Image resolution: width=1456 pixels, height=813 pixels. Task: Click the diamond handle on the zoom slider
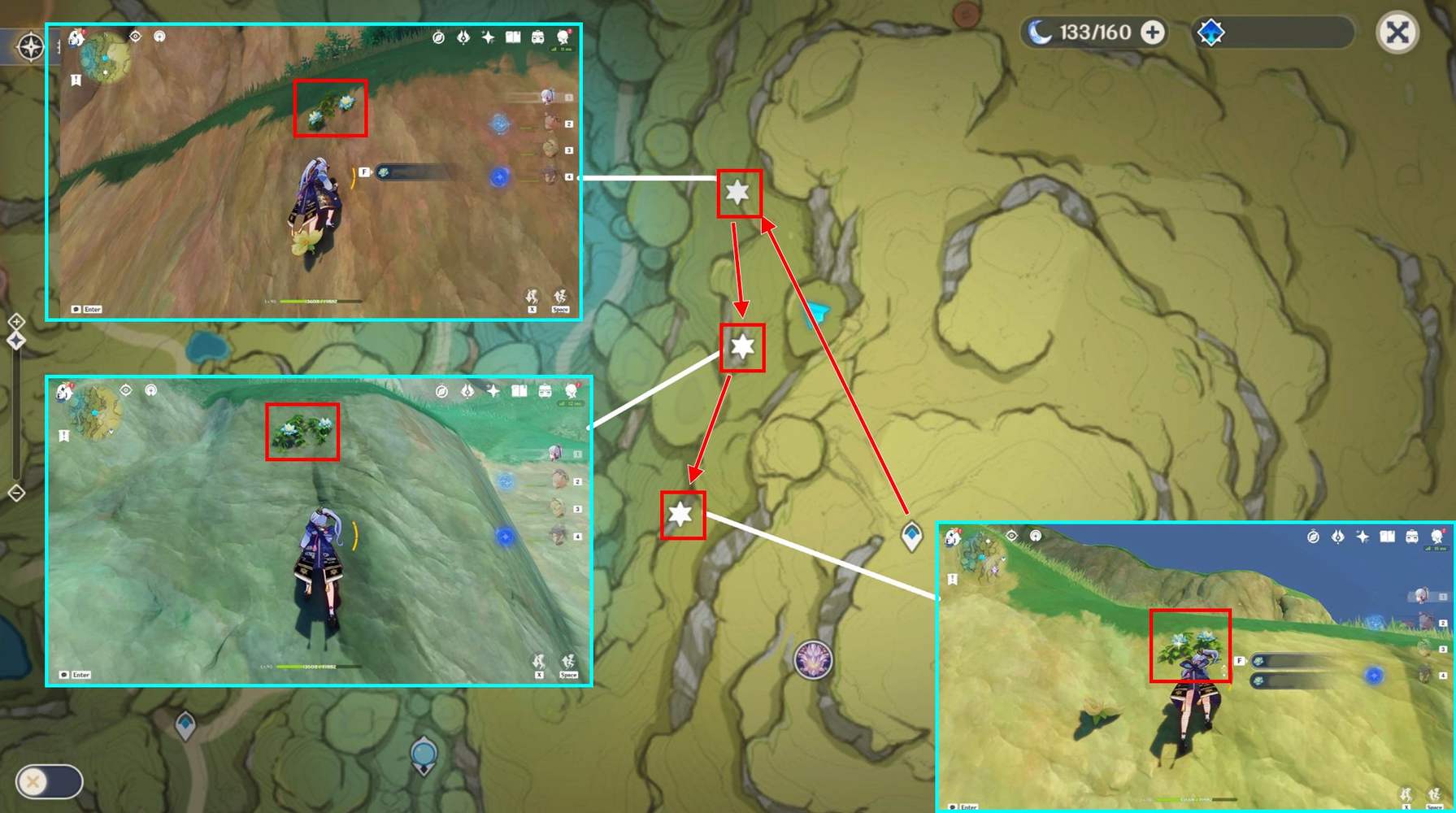click(x=16, y=341)
